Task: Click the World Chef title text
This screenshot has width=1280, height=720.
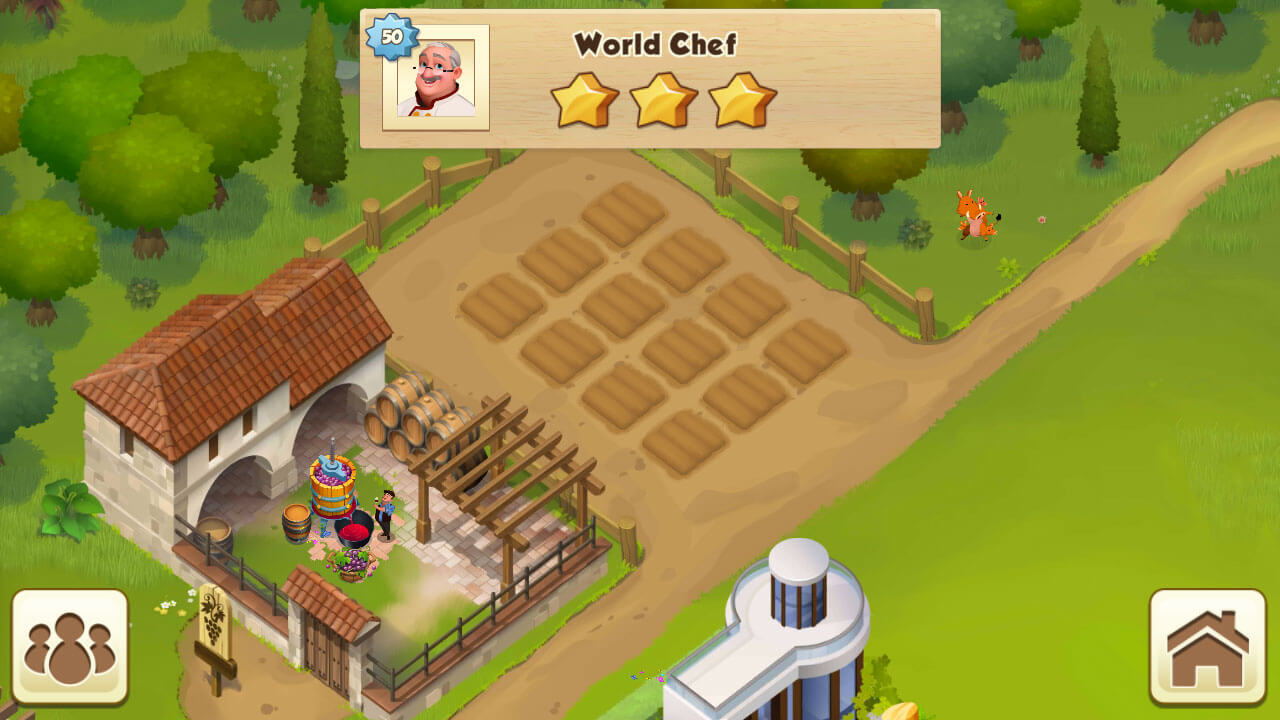Action: click(655, 44)
